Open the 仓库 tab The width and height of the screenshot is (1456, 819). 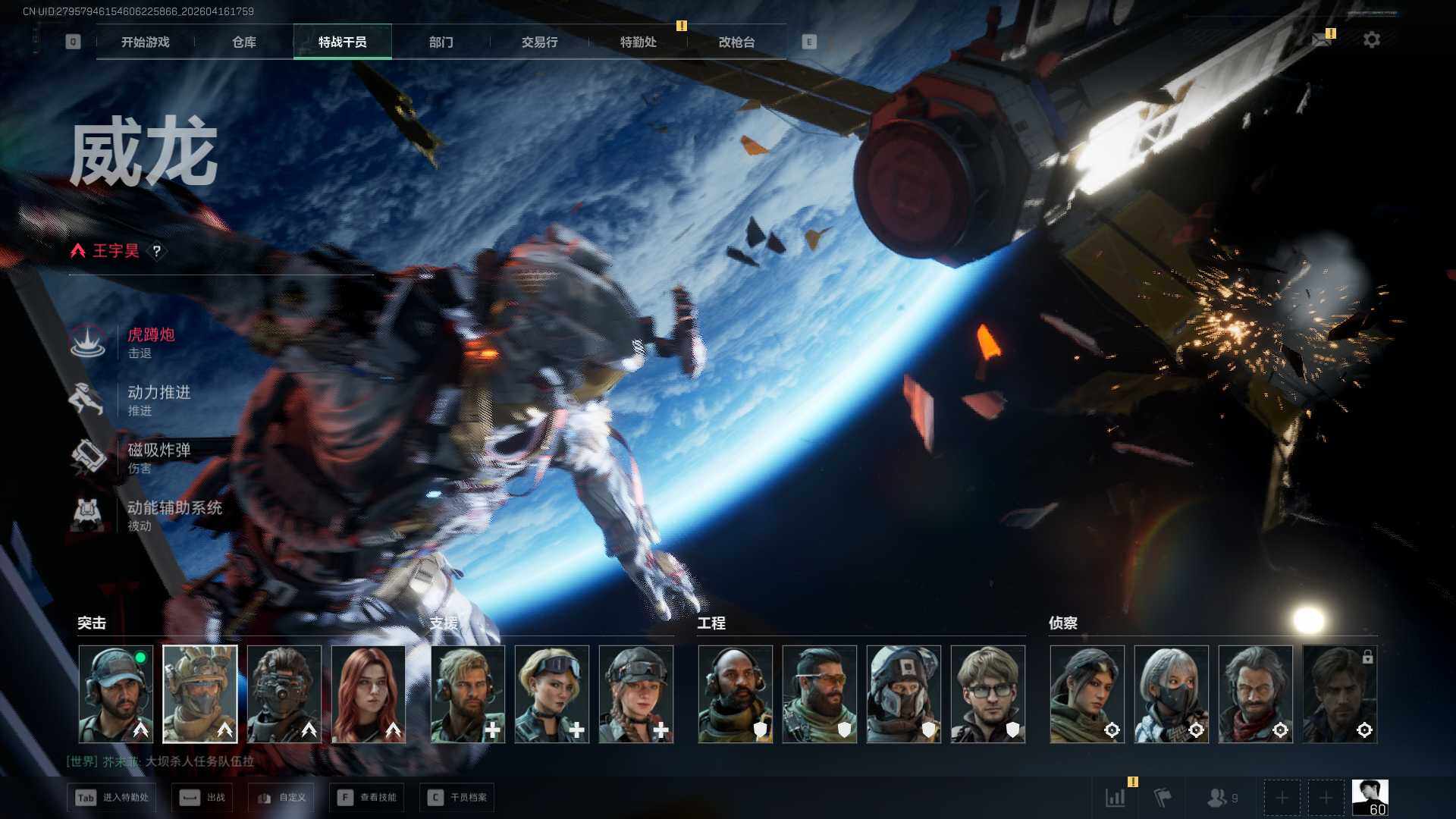[x=243, y=42]
